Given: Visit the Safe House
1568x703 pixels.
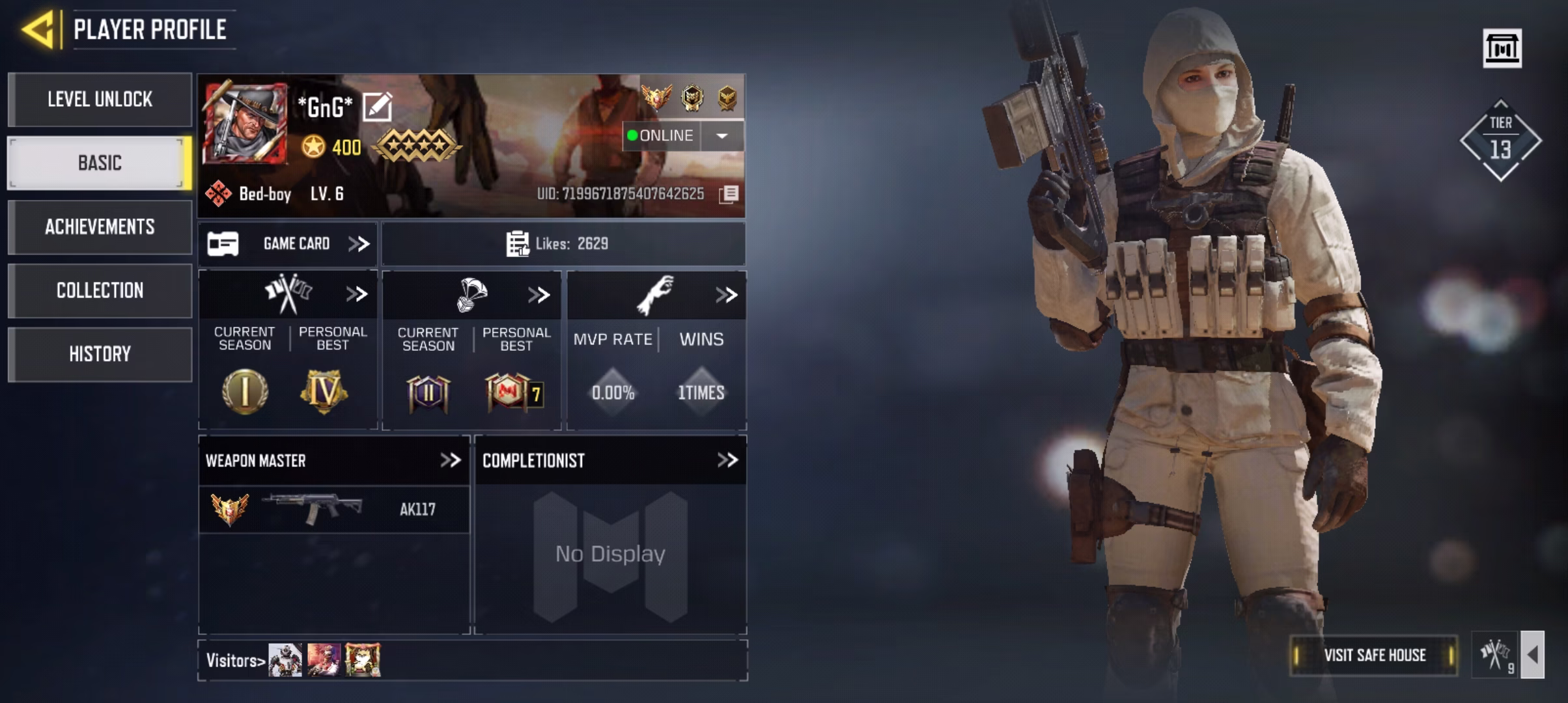Looking at the screenshot, I should point(1374,655).
